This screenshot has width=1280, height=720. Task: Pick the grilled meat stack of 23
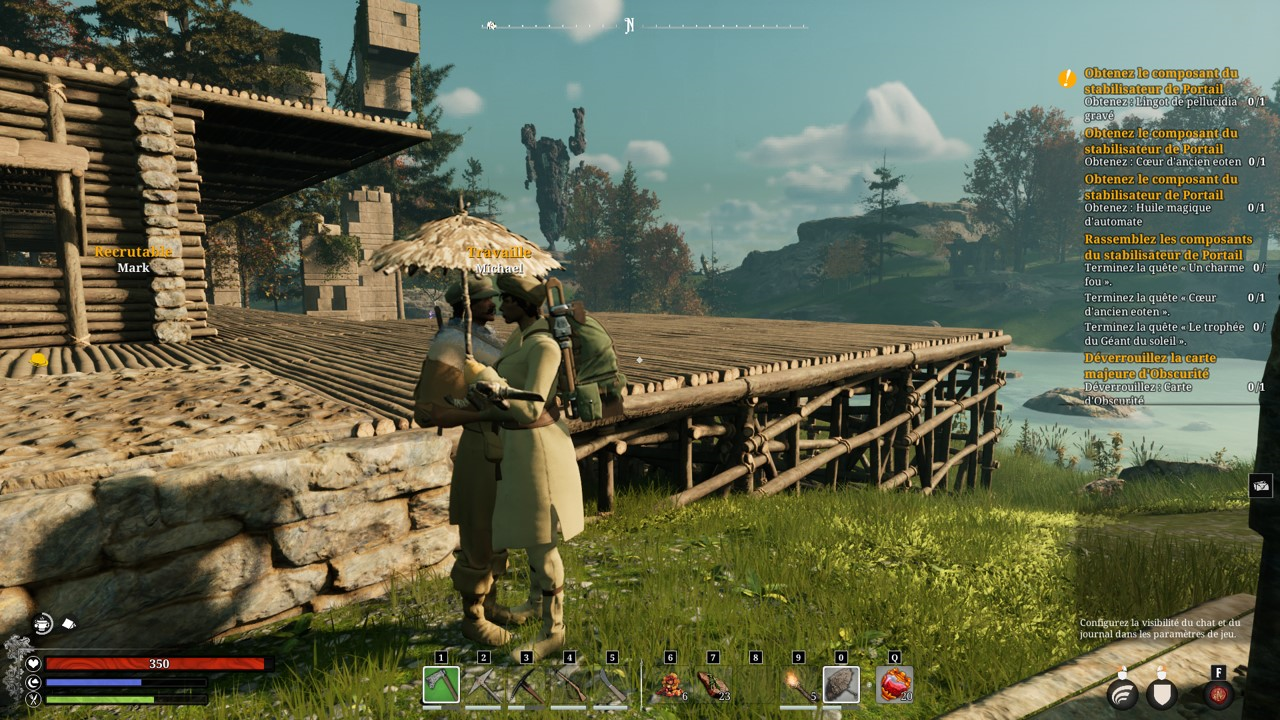713,685
